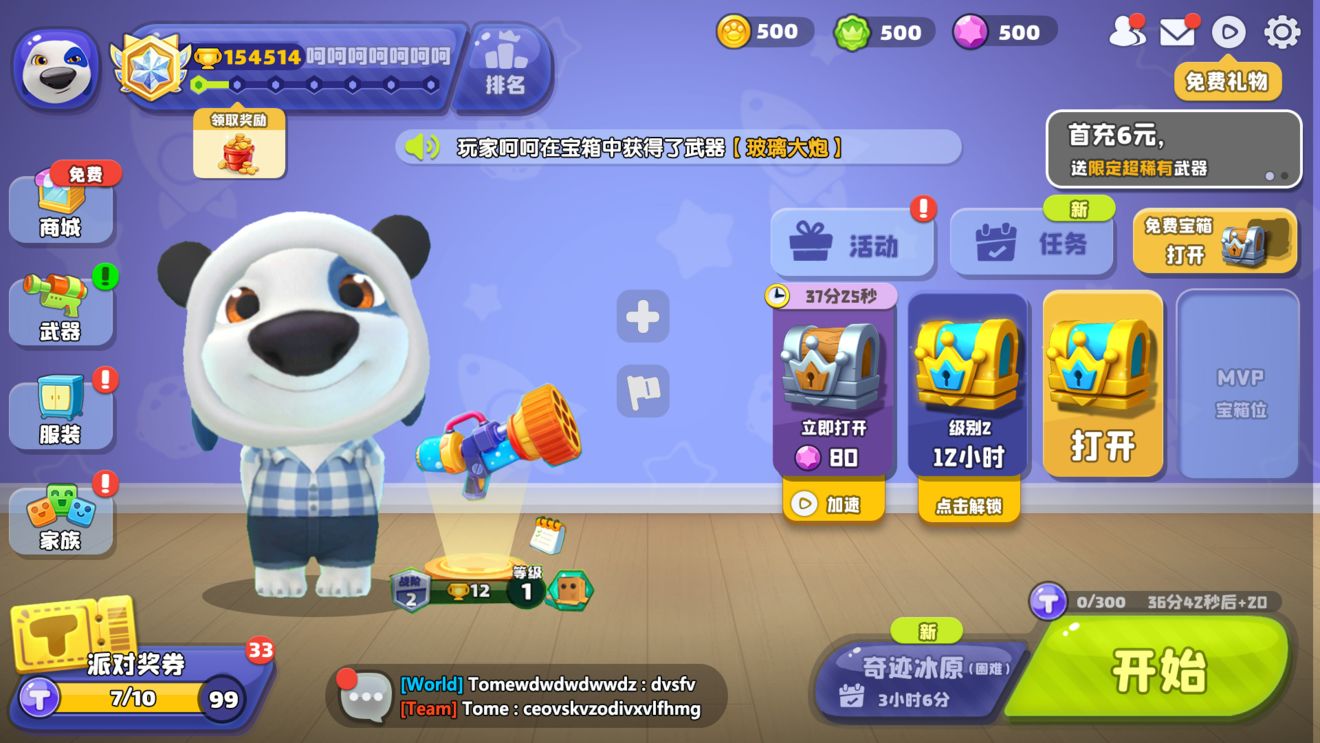Open the mail inbox icon

point(1177,31)
